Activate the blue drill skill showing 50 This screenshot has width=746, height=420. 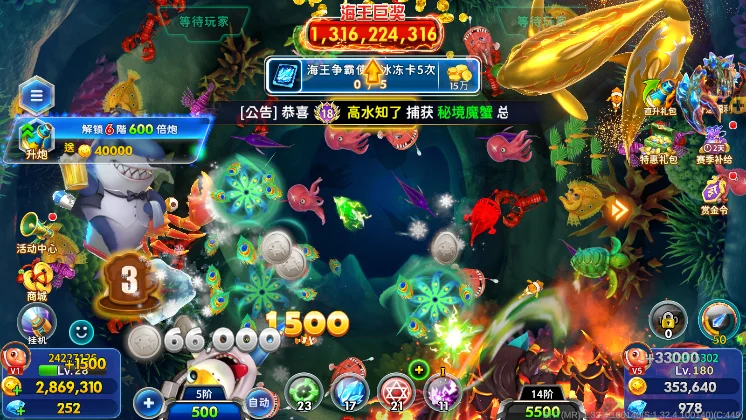pyautogui.click(x=718, y=322)
